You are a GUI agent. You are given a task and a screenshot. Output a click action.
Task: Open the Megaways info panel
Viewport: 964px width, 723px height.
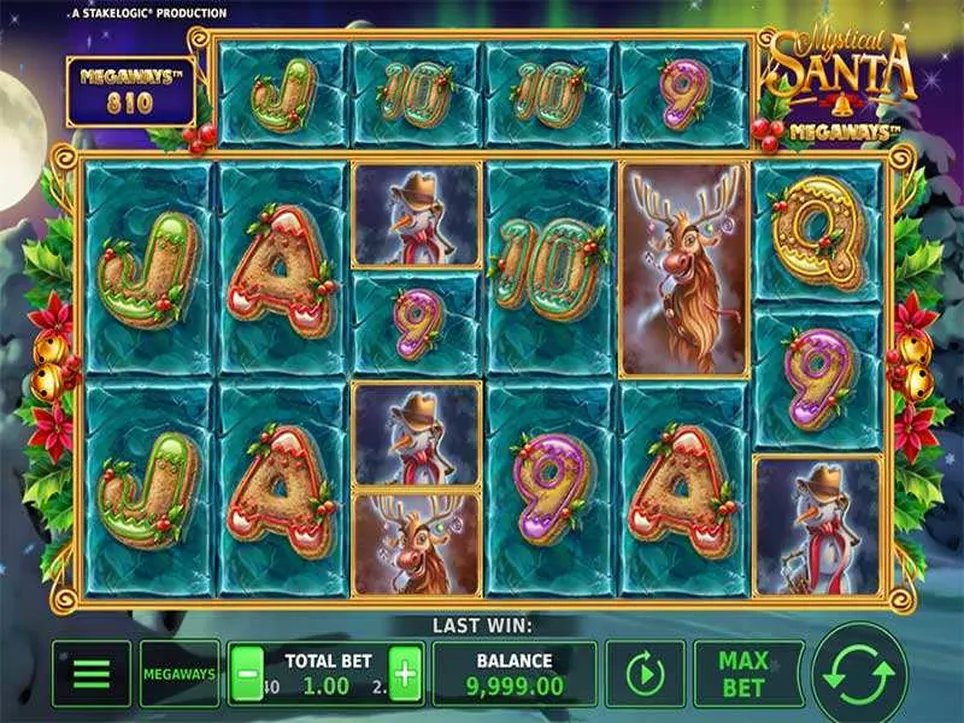click(x=180, y=674)
